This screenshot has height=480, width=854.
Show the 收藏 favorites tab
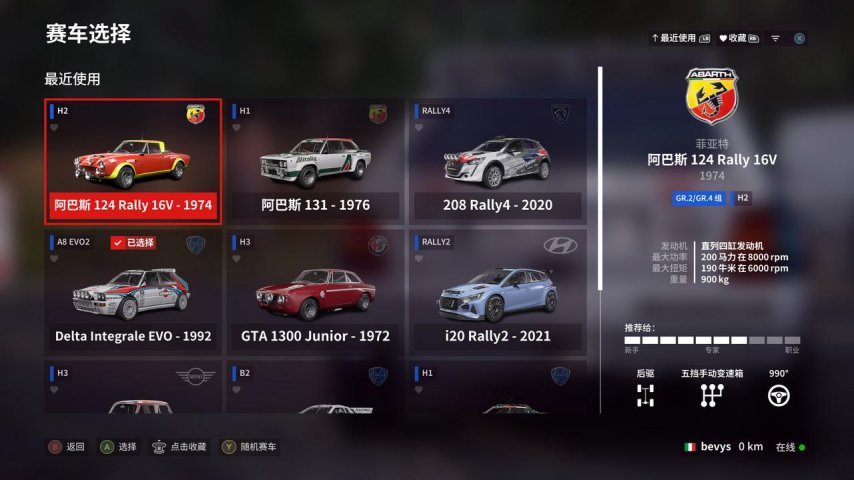(737, 38)
